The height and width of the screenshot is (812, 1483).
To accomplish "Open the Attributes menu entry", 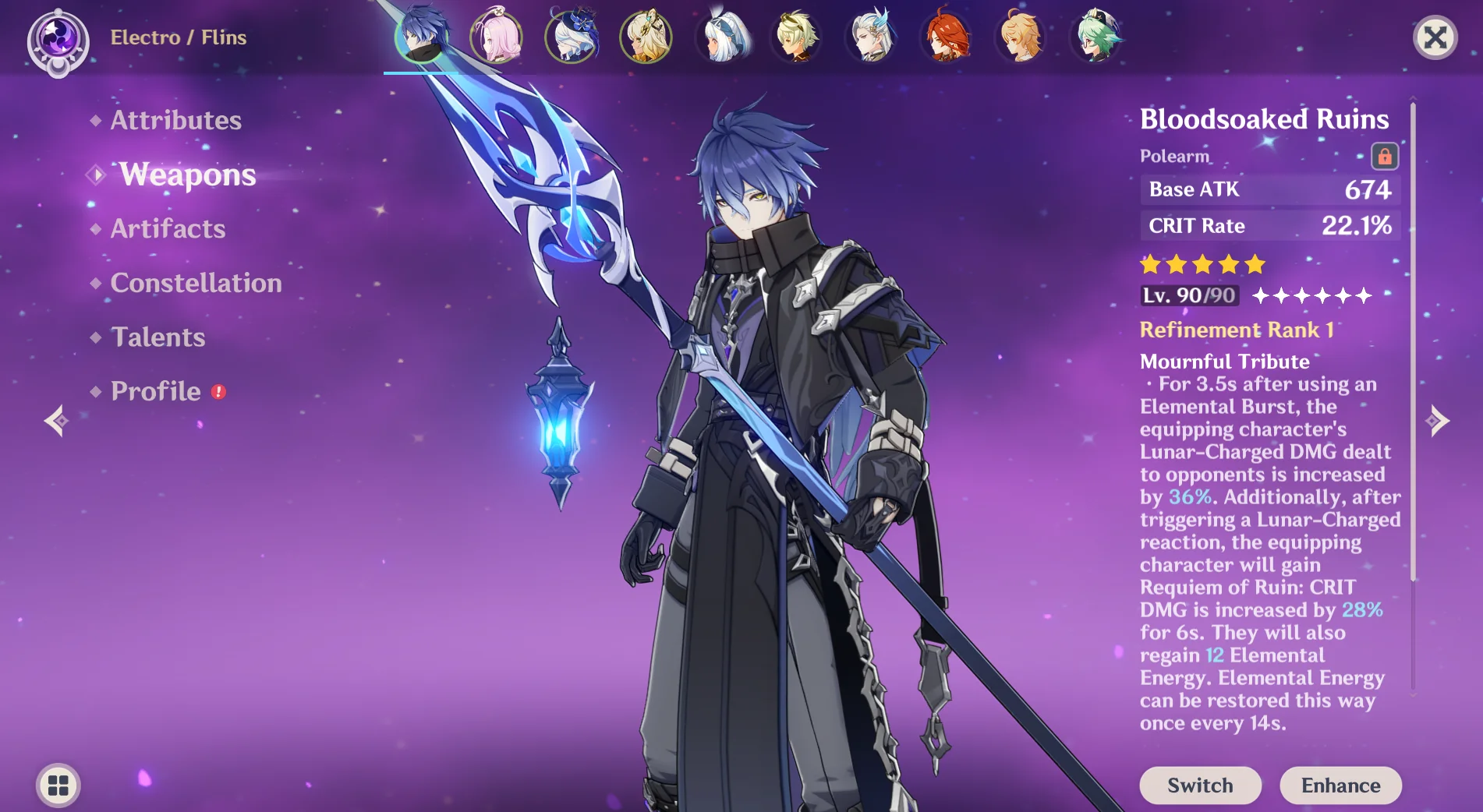I will (175, 120).
